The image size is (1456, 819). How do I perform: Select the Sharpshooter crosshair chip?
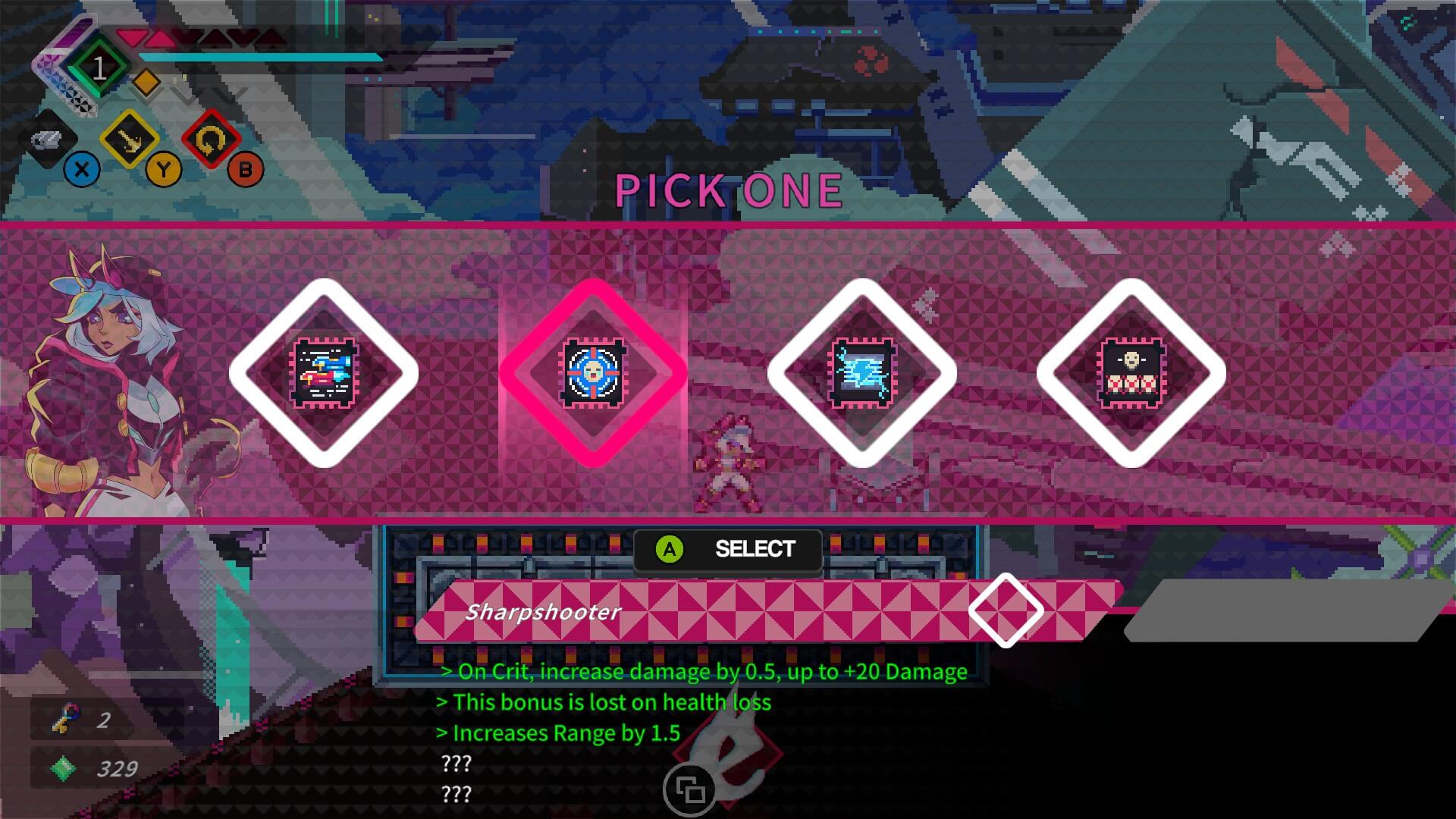click(x=594, y=372)
